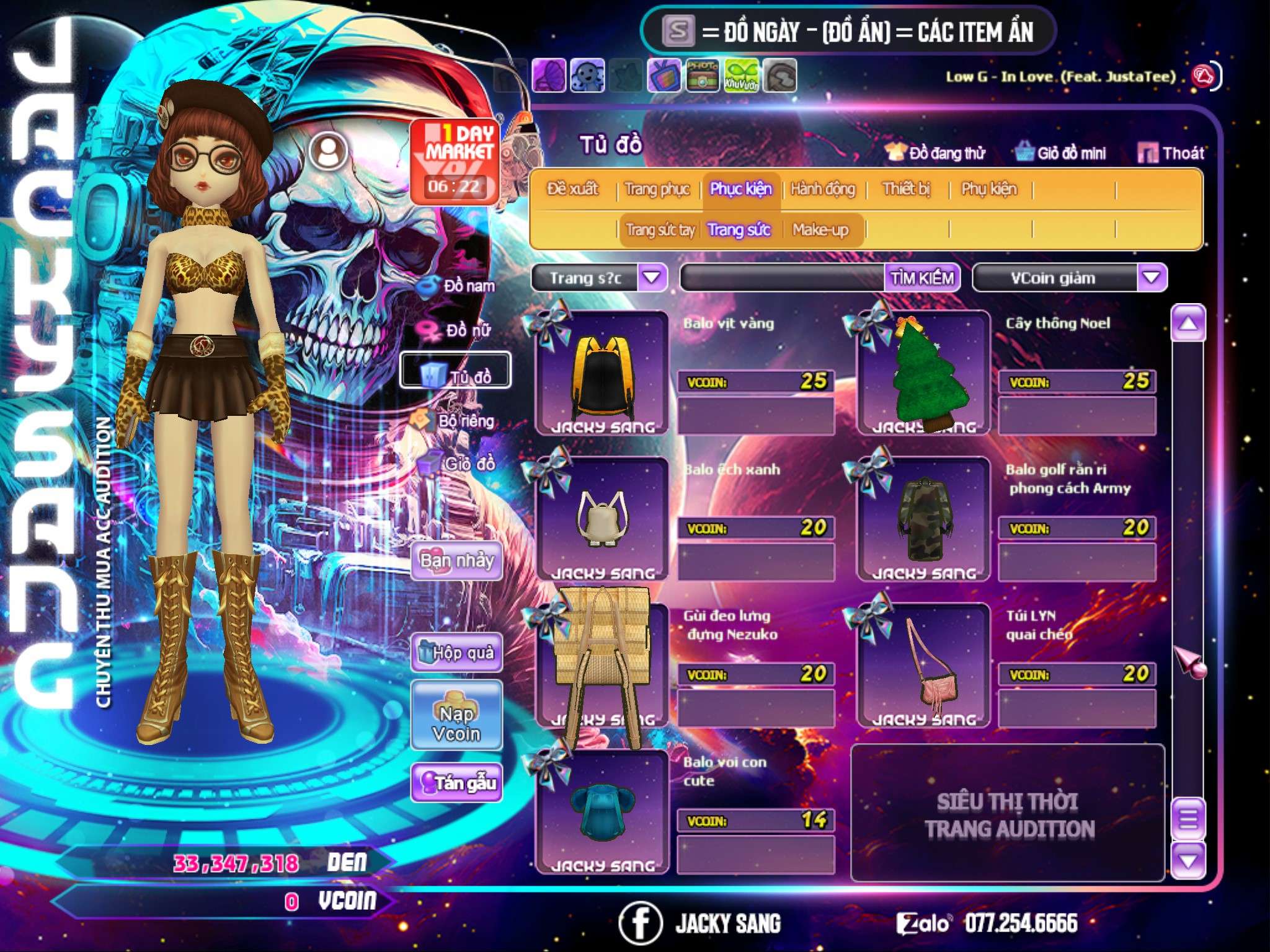The height and width of the screenshot is (952, 1270).
Task: Open the Hộp quà gift box
Action: tap(457, 652)
